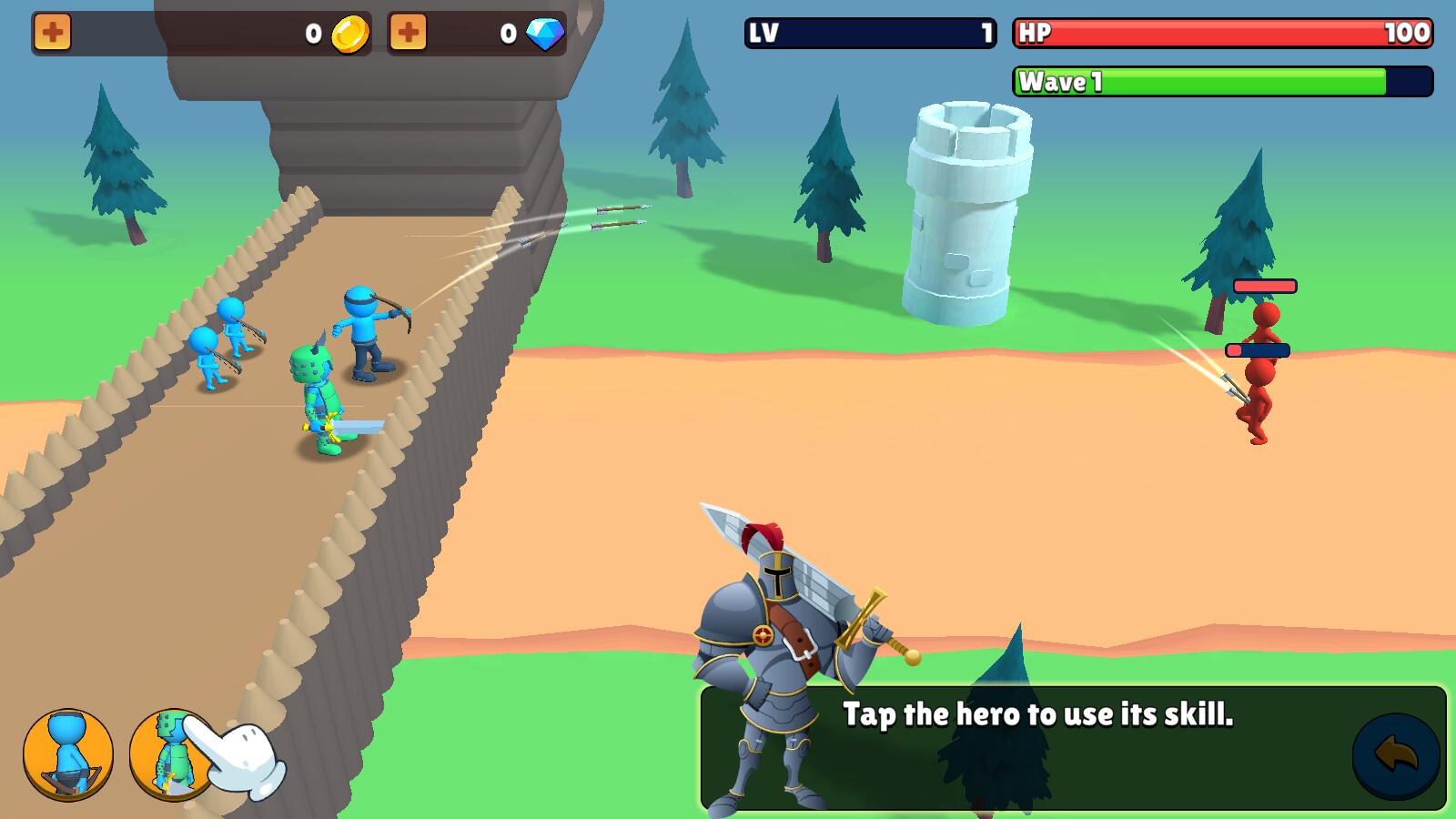Activate the blue archer hero skill
The width and height of the screenshot is (1456, 819).
[x=68, y=754]
